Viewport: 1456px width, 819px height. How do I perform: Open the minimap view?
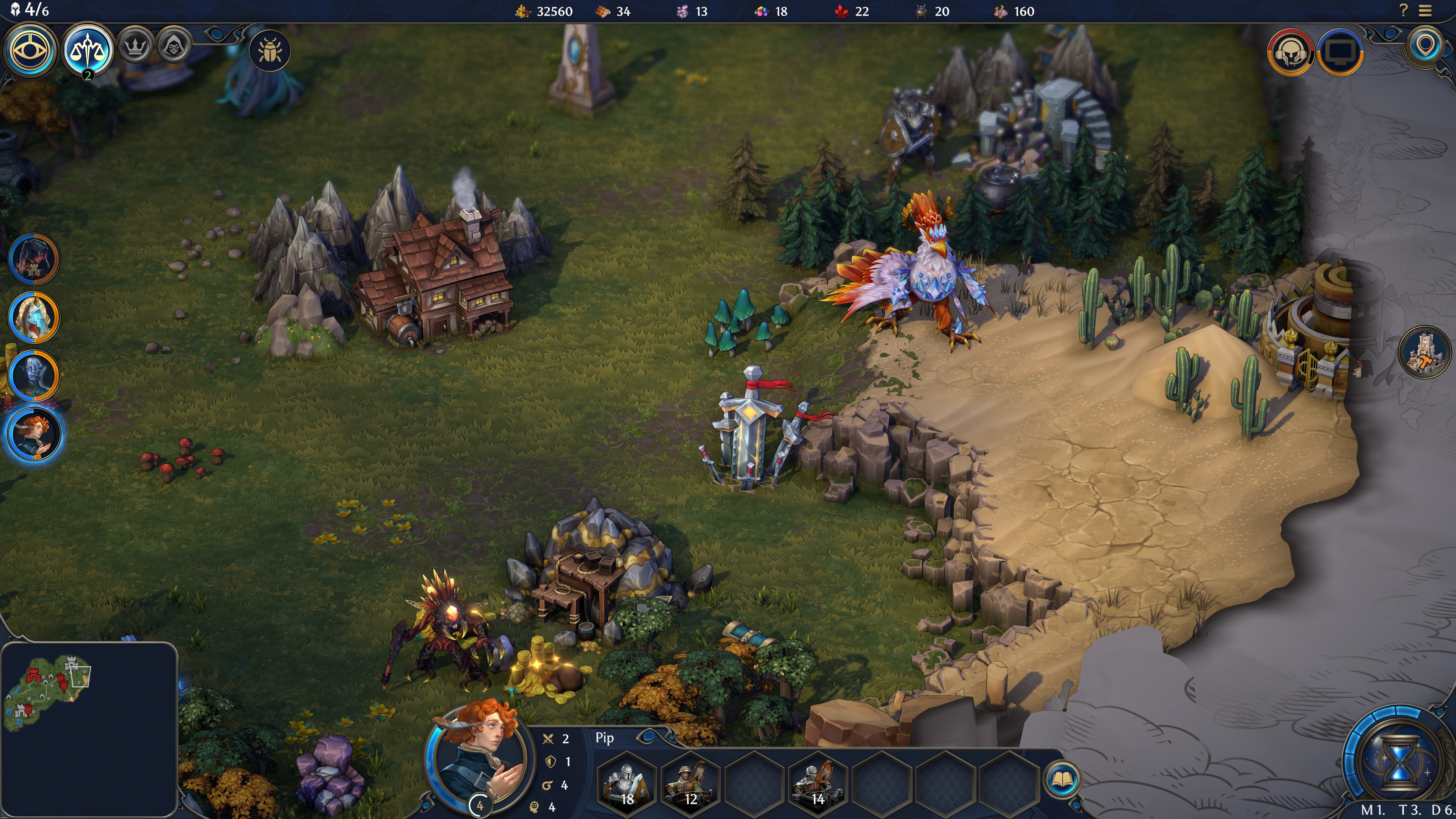click(x=89, y=729)
